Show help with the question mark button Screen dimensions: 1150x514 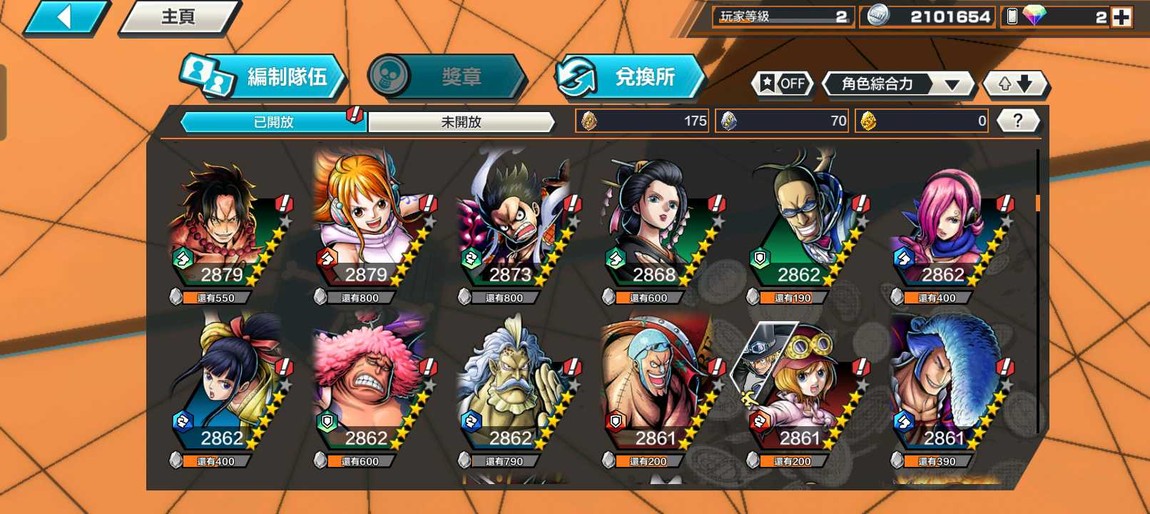click(x=1018, y=121)
